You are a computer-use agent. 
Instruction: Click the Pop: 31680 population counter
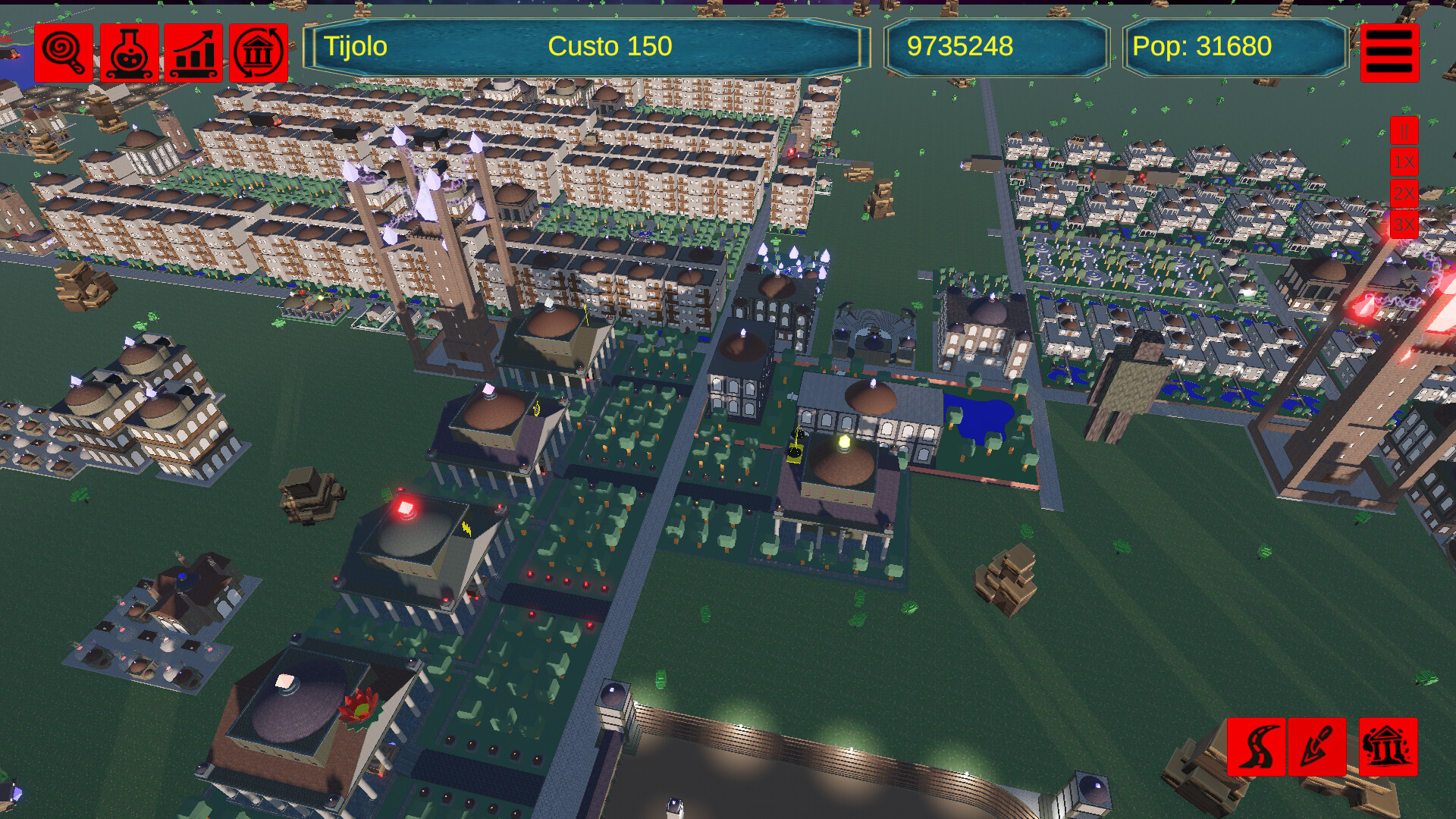(1201, 45)
